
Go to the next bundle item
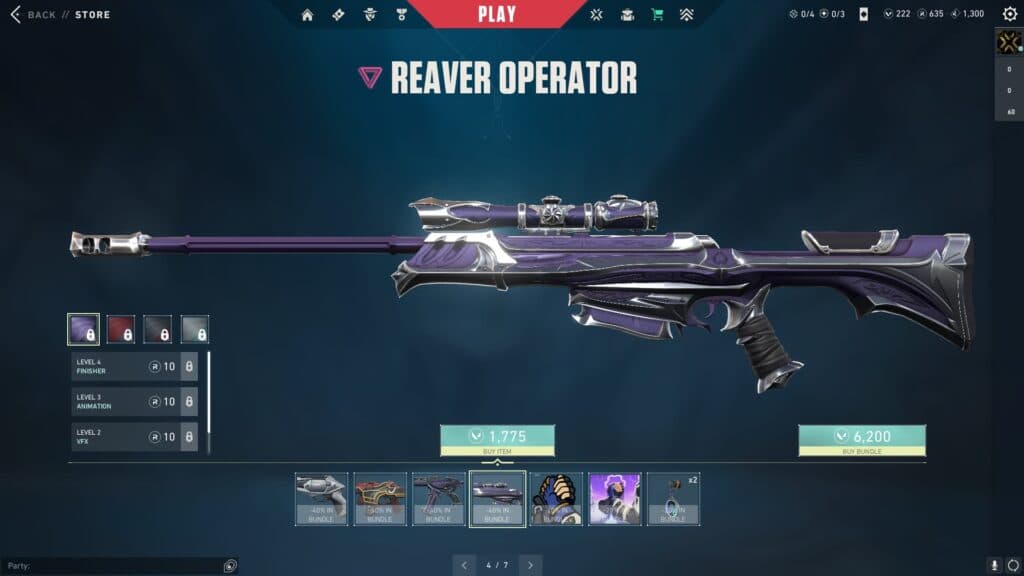[531, 565]
